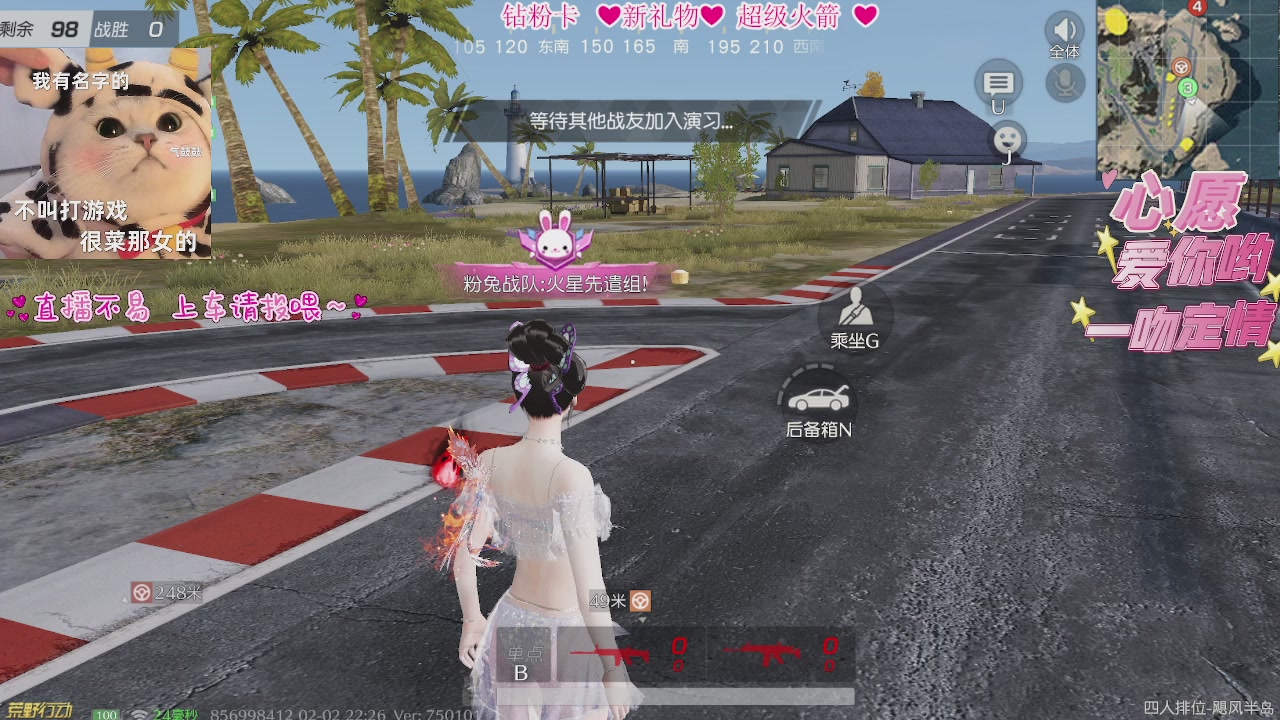Click the 剩余 98 players counter

(60, 29)
